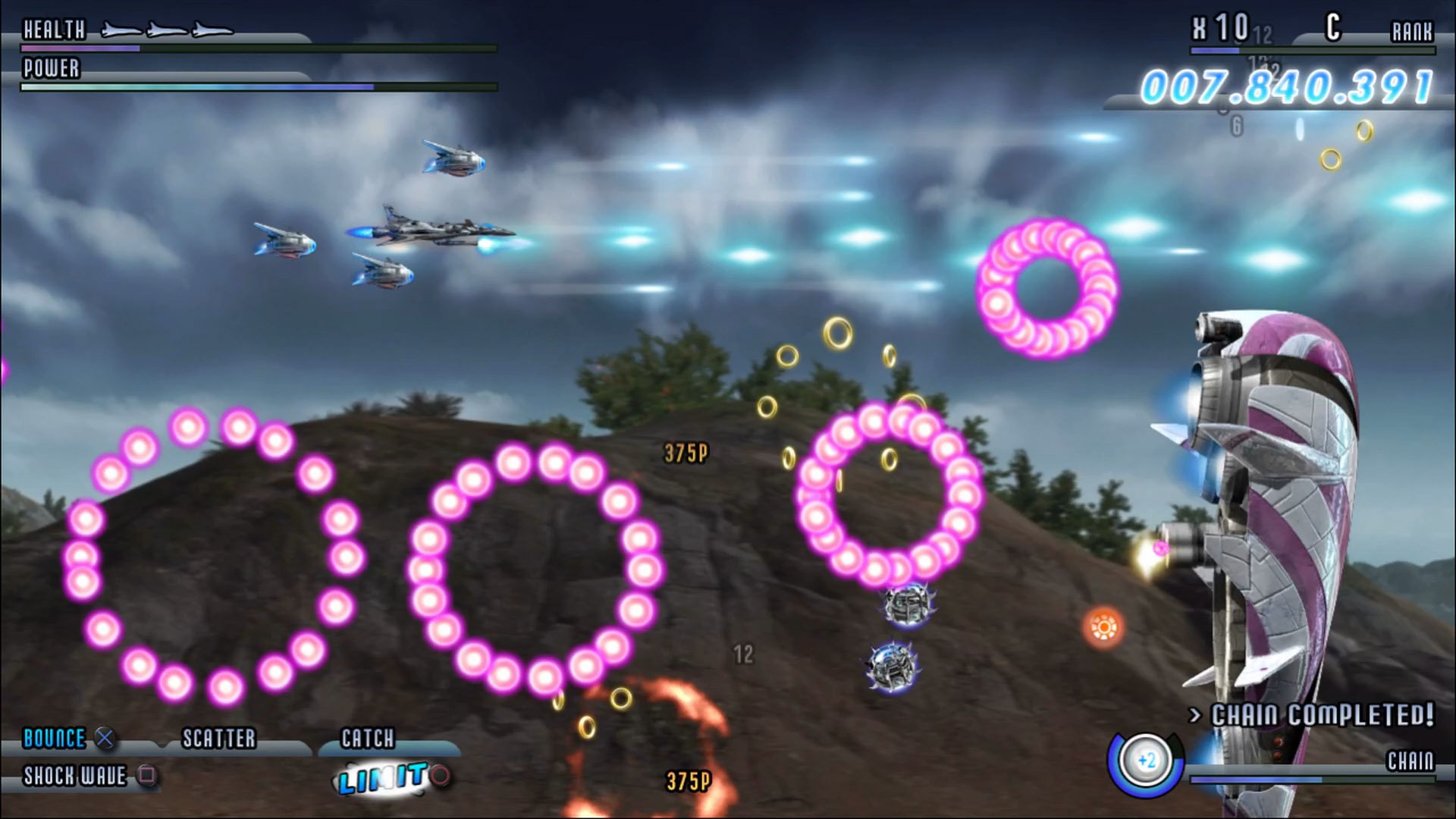Toggle the SCATTER weapon
The height and width of the screenshot is (819, 1456).
(220, 736)
